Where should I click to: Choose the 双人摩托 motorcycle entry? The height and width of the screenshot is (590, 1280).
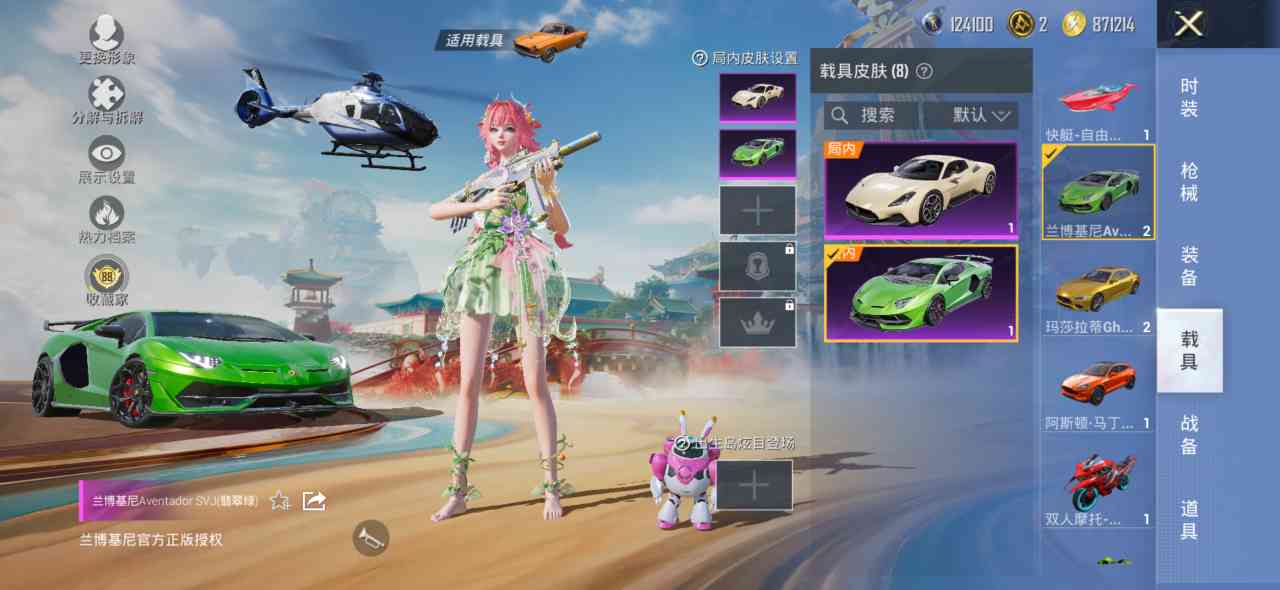(x=1098, y=487)
